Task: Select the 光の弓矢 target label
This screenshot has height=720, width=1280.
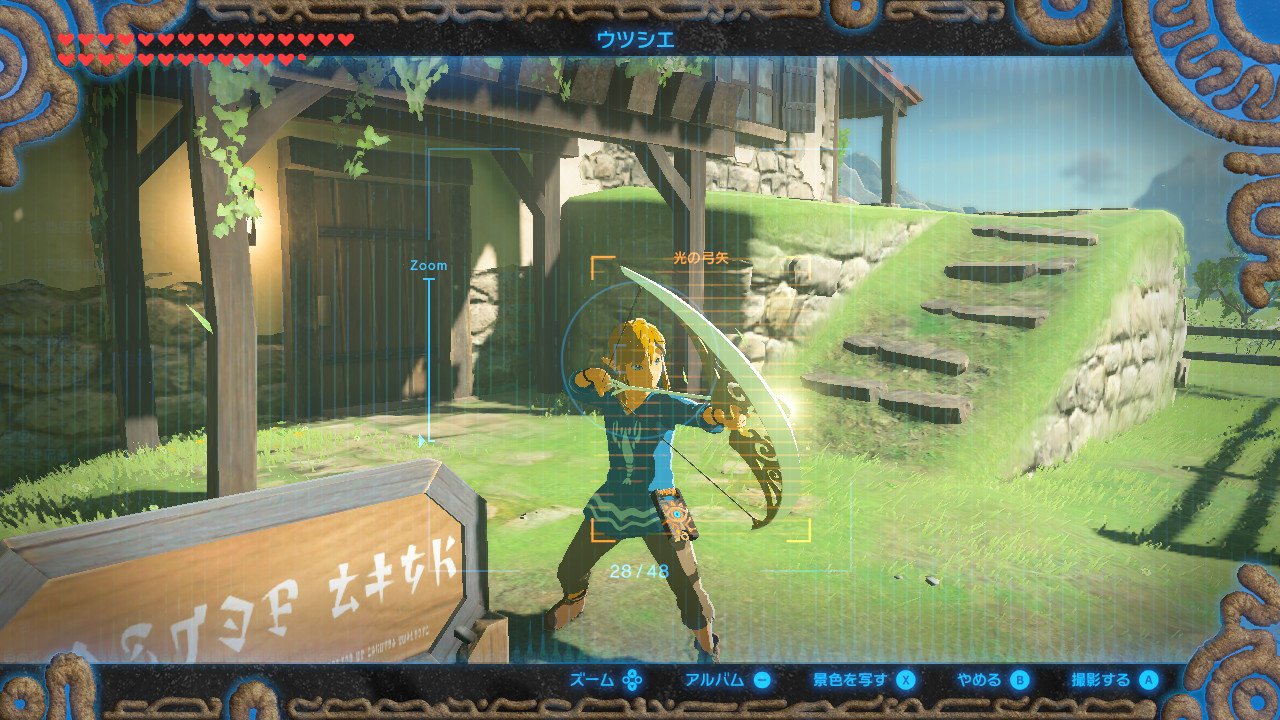Action: [x=700, y=258]
